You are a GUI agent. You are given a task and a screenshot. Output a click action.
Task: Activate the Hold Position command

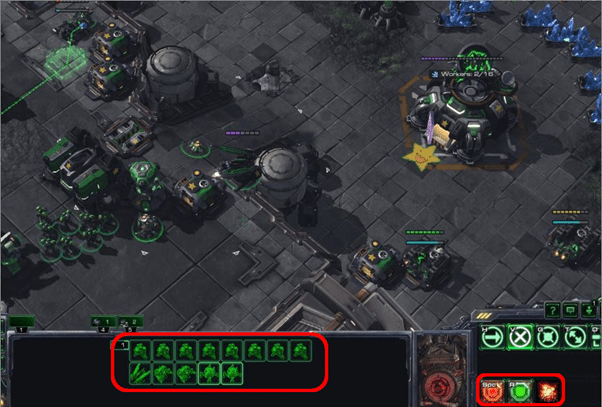pyautogui.click(x=548, y=338)
